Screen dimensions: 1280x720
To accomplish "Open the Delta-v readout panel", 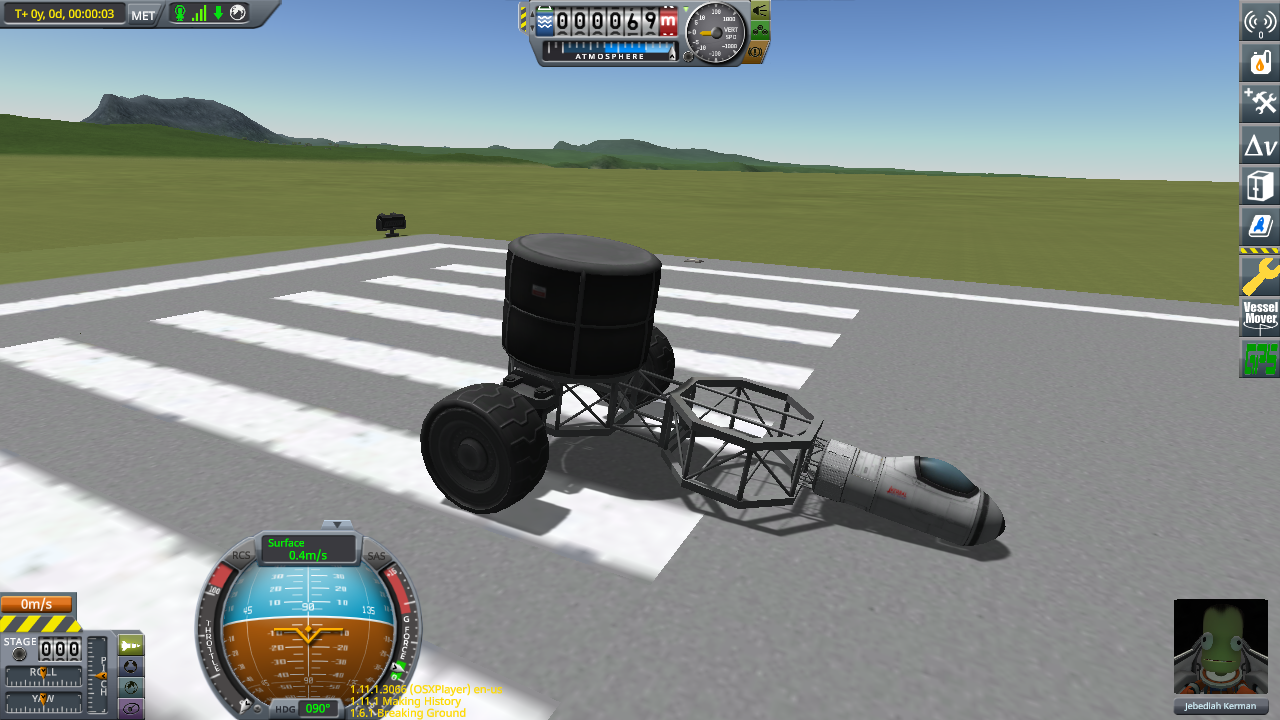I will point(1259,145).
